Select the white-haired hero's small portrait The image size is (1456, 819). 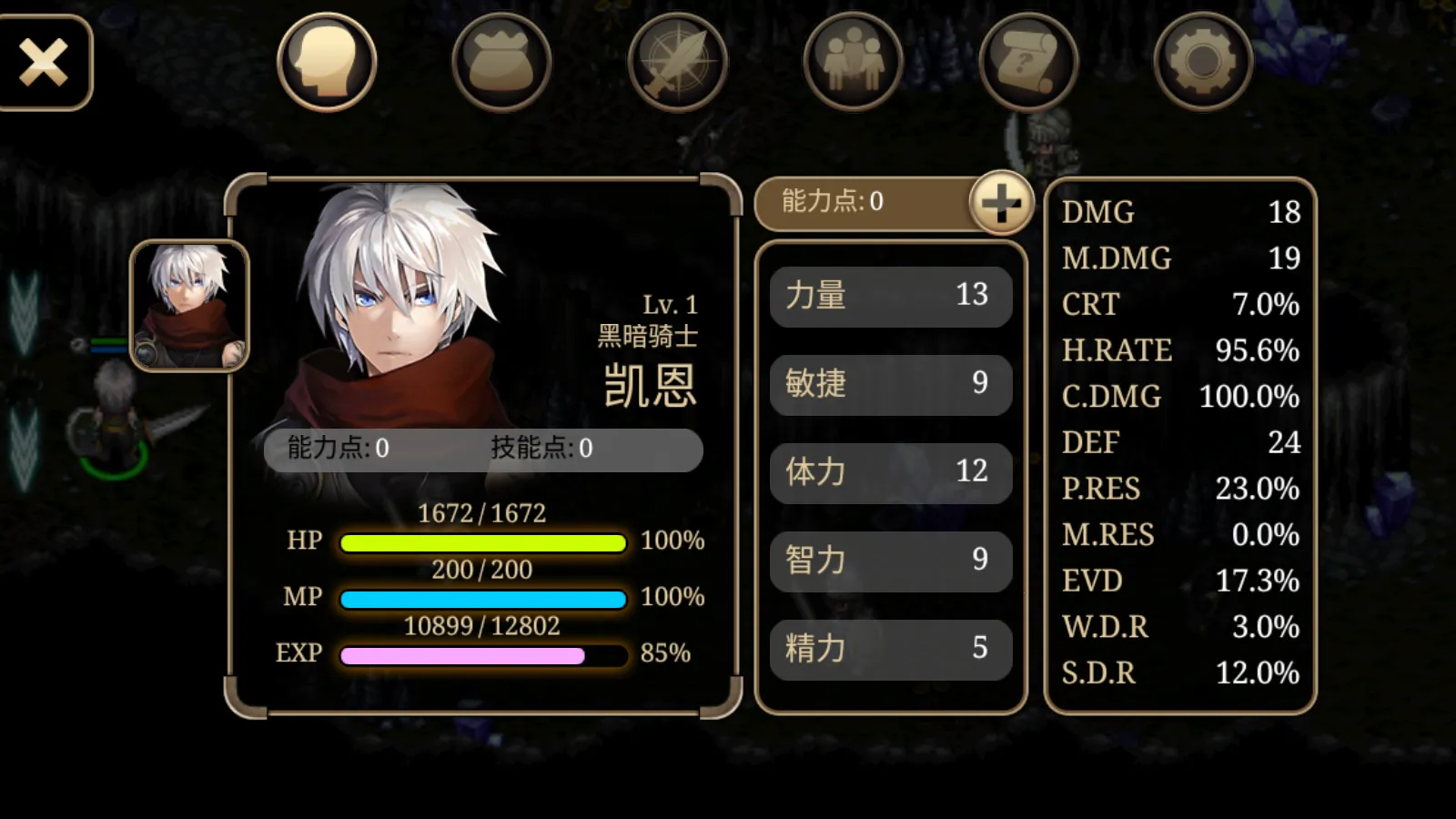point(189,306)
